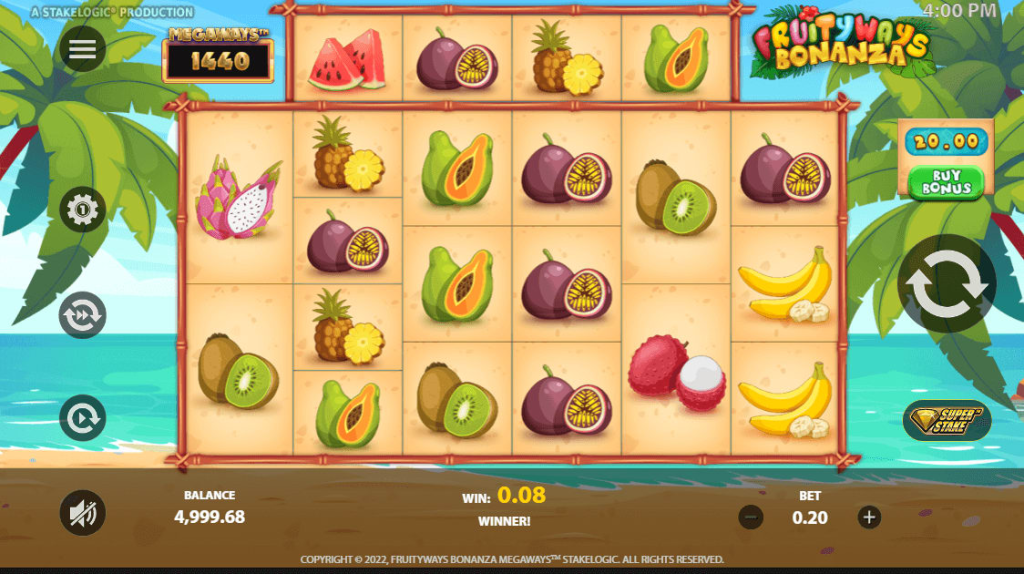Viewport: 1024px width, 574px height.
Task: Activate the autoplay arrows button
Action: (x=82, y=315)
